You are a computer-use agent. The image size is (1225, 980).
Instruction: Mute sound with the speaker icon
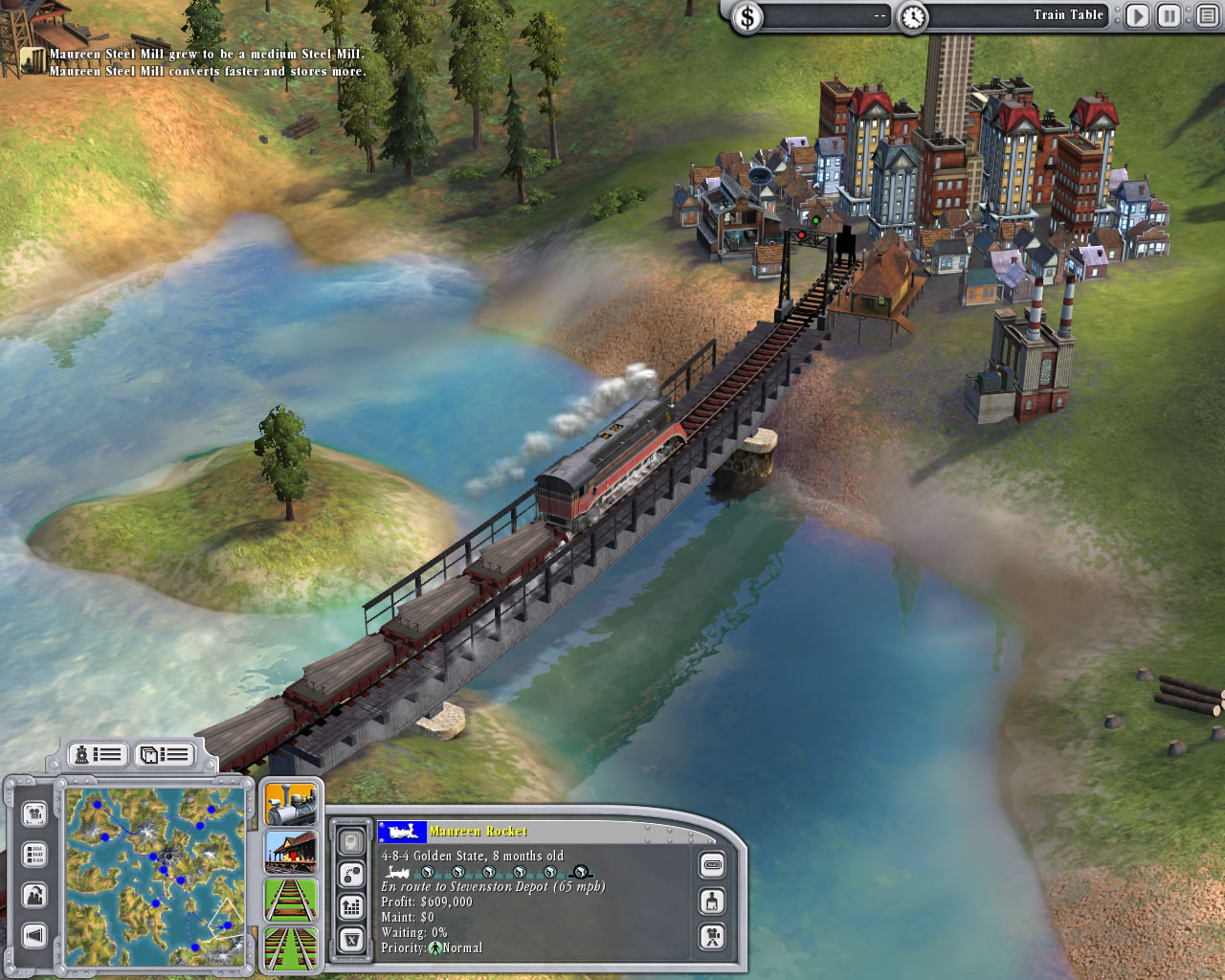[33, 936]
